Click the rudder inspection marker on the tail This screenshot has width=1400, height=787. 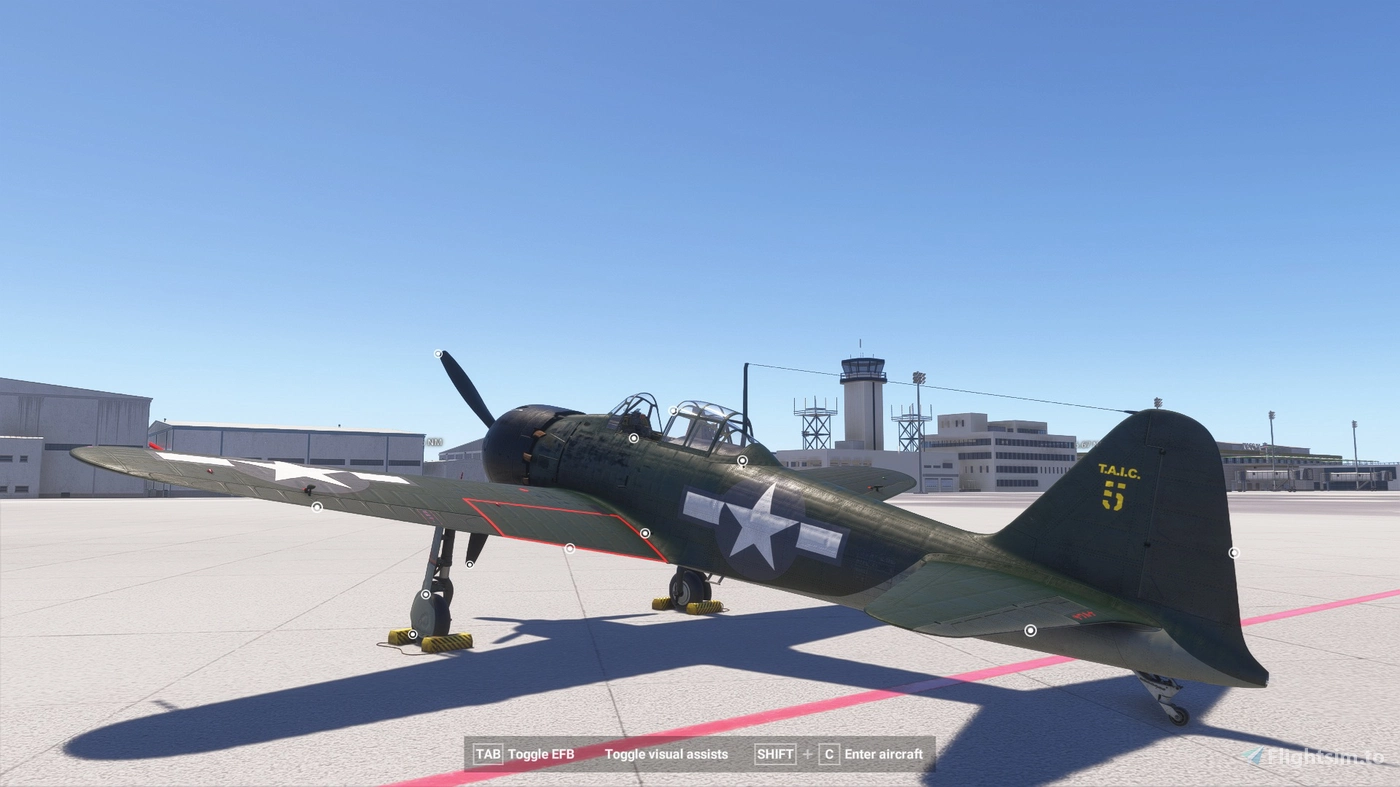coord(1234,551)
